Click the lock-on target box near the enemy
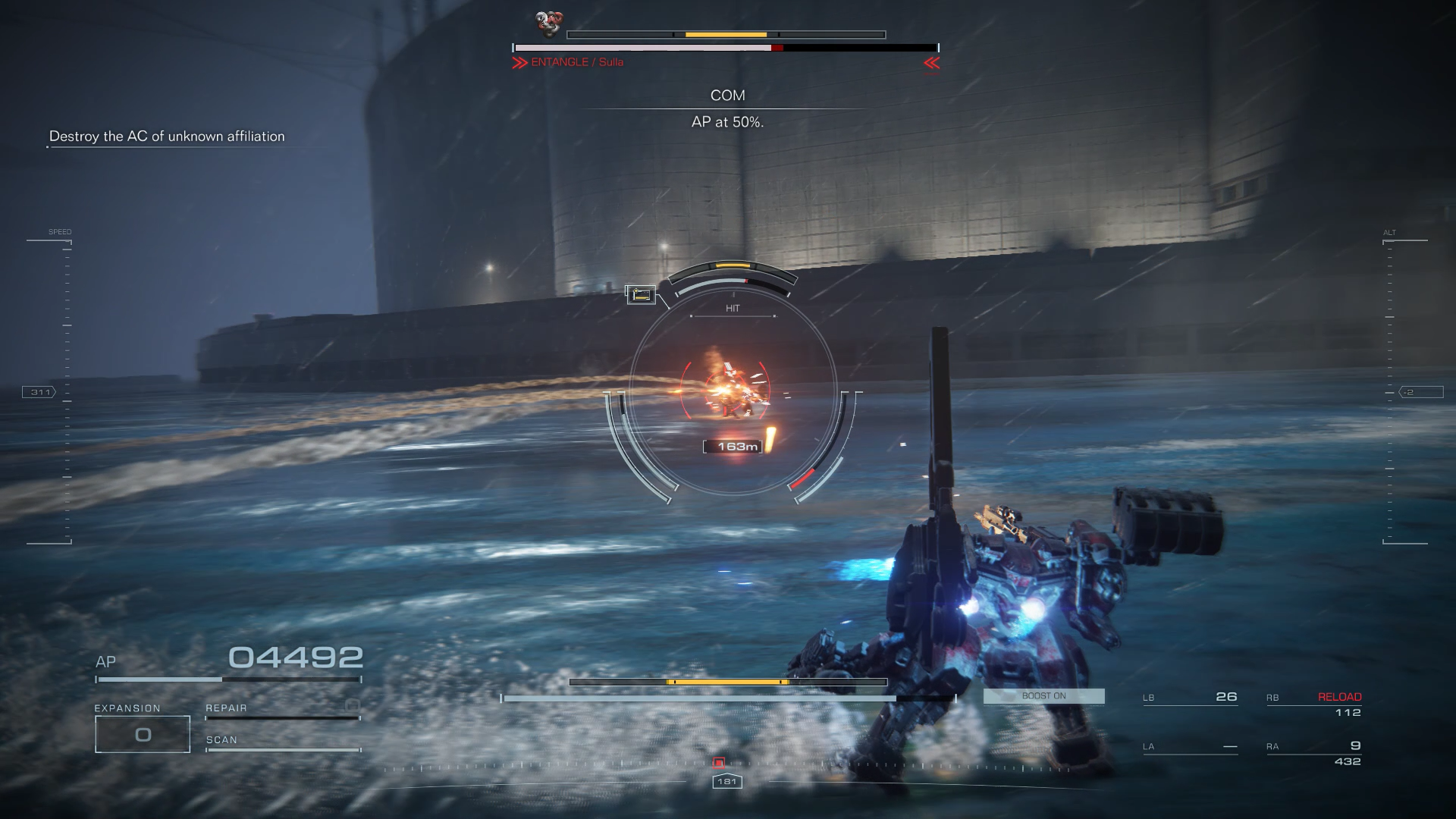1456x819 pixels. 640,294
